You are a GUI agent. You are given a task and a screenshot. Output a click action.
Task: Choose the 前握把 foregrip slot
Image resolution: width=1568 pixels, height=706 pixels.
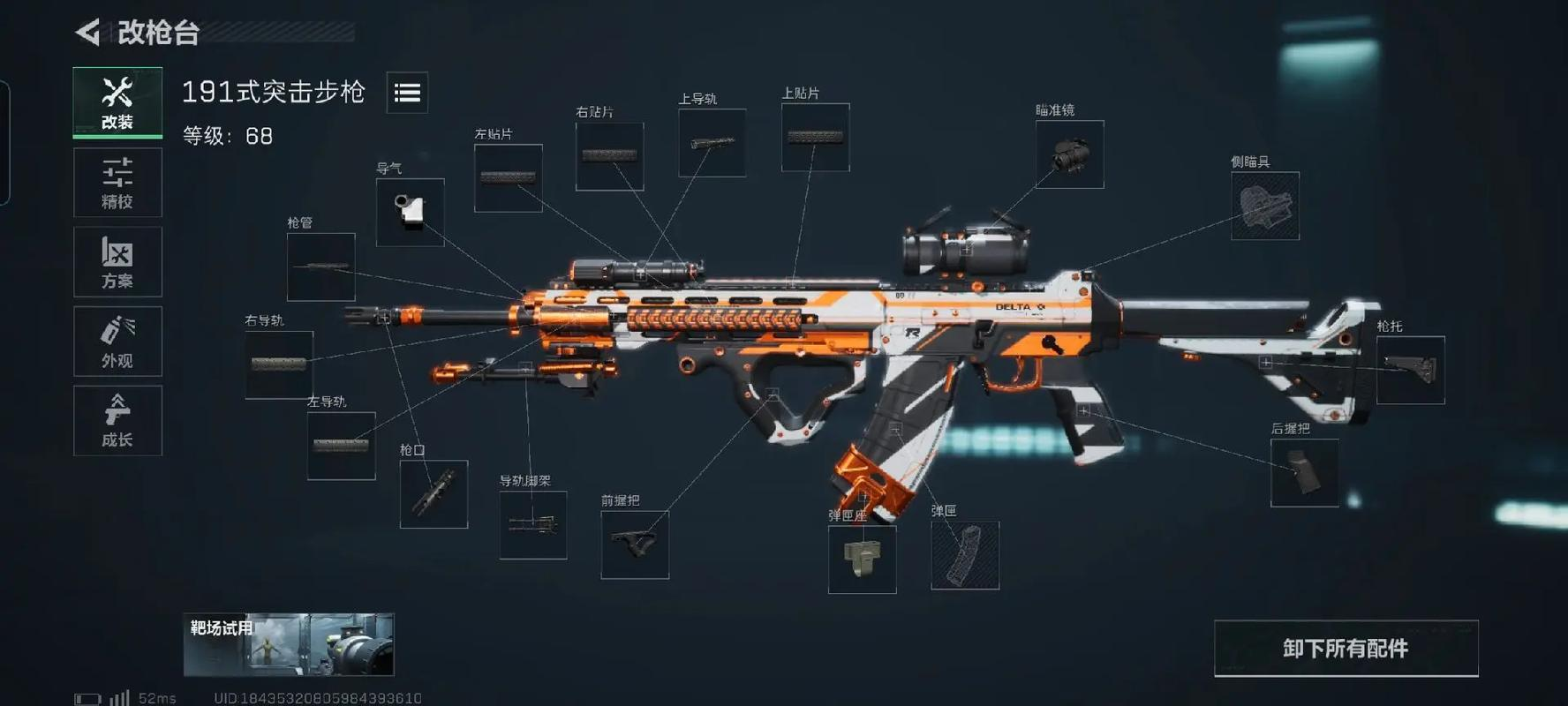point(635,545)
